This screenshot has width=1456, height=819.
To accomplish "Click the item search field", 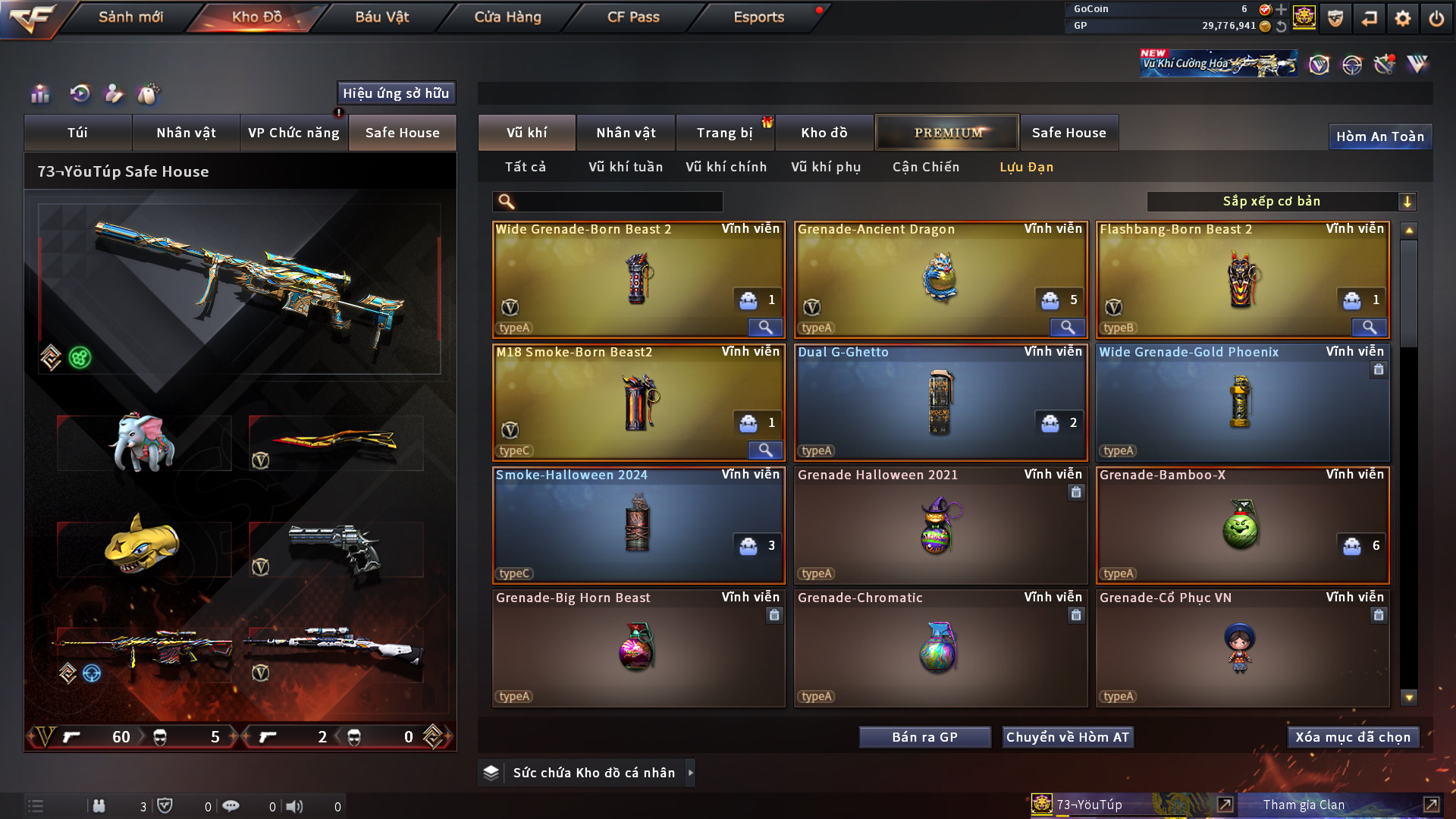I will 618,202.
